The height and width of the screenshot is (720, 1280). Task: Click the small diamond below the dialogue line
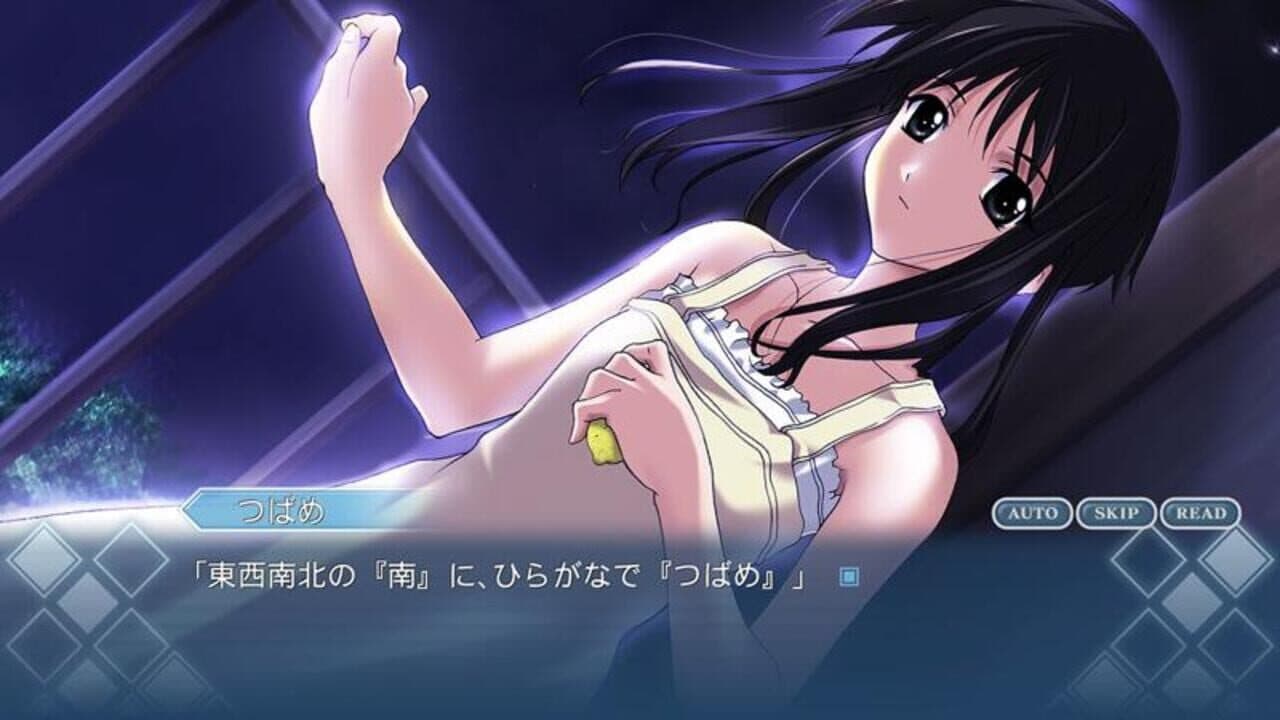[85, 602]
